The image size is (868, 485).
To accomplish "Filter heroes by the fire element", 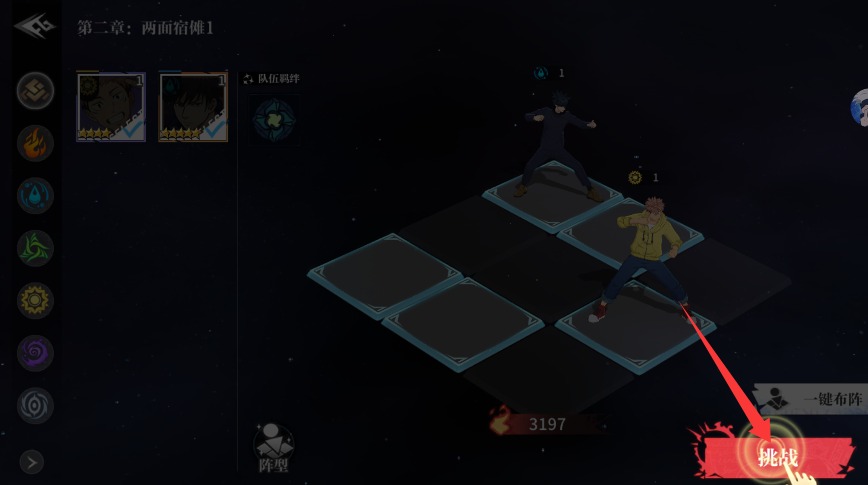I will (35, 142).
